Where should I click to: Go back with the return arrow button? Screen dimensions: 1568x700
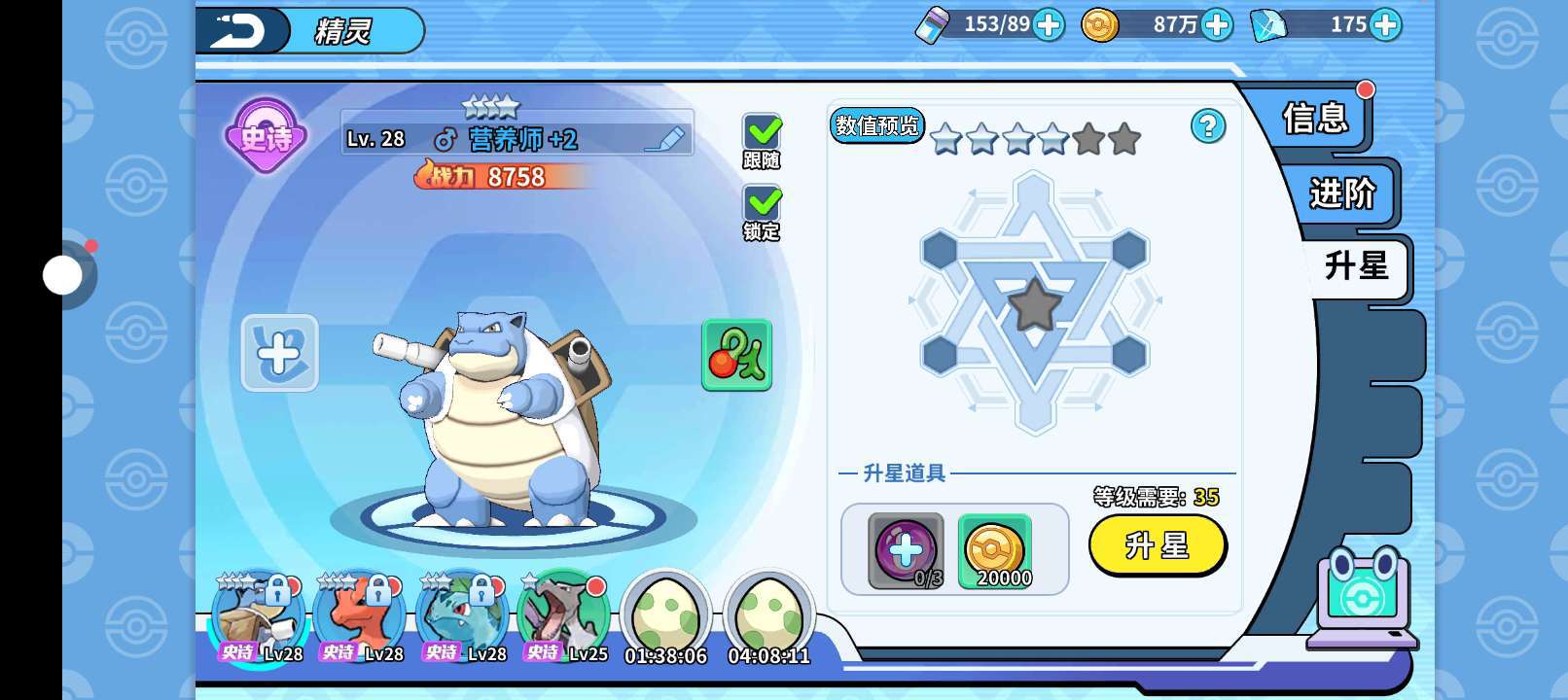239,30
